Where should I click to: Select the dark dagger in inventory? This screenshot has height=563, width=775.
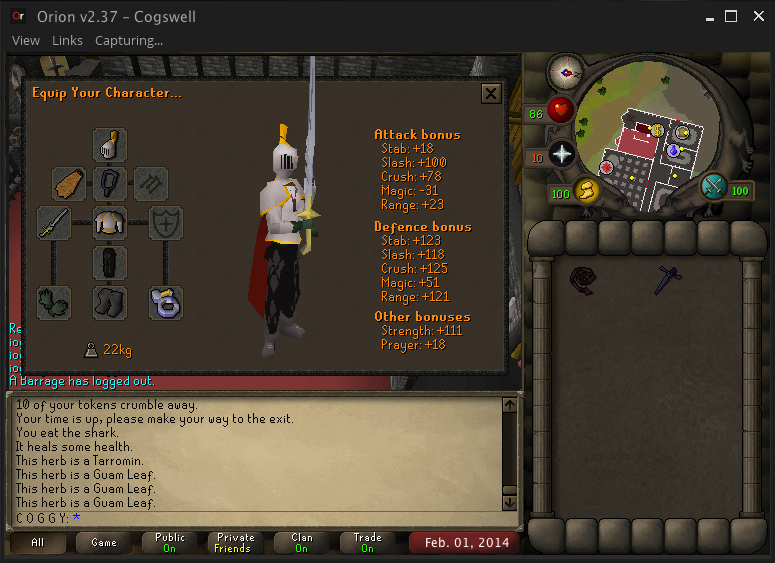[x=668, y=279]
